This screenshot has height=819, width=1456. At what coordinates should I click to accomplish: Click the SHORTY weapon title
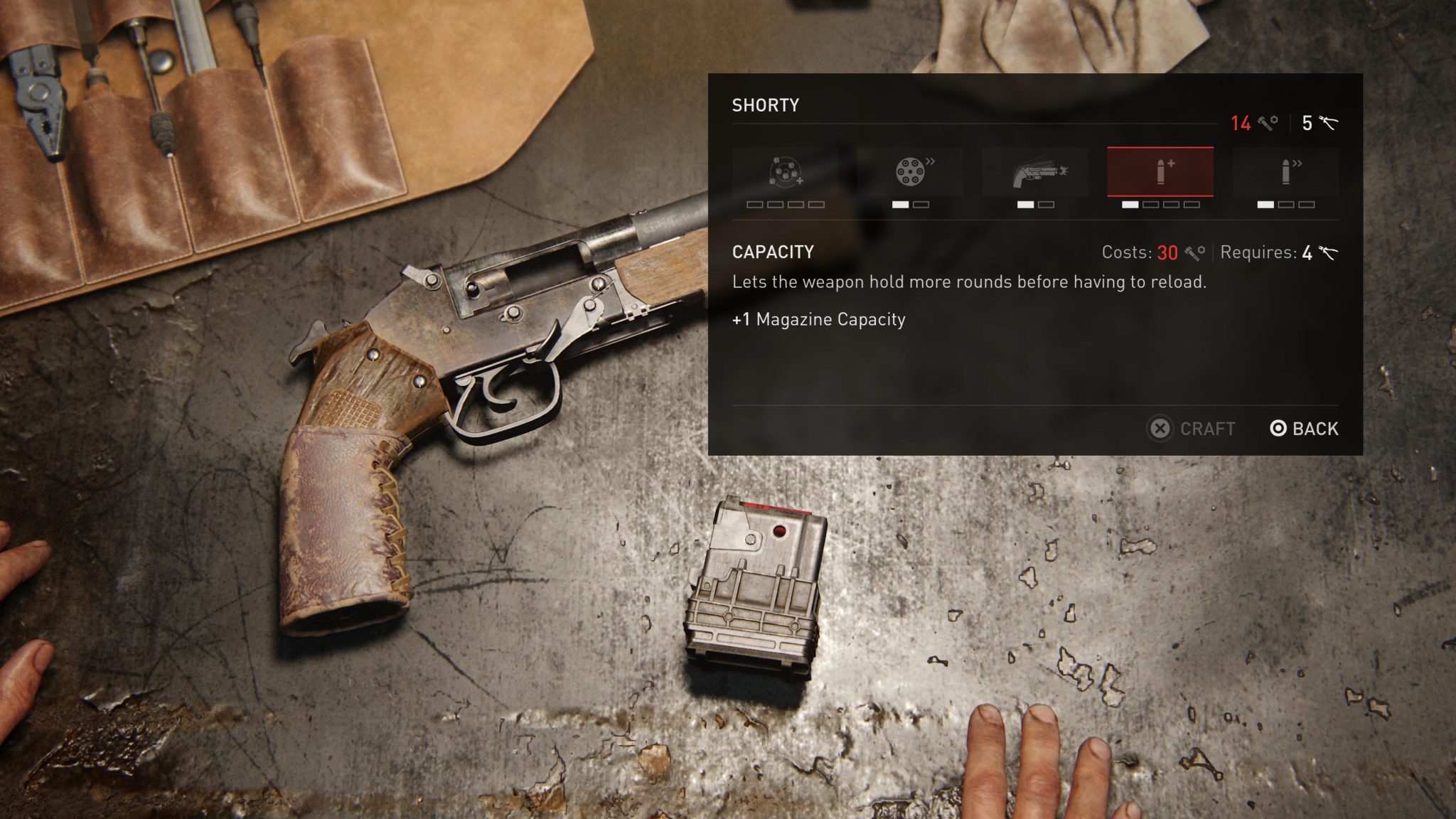point(766,105)
